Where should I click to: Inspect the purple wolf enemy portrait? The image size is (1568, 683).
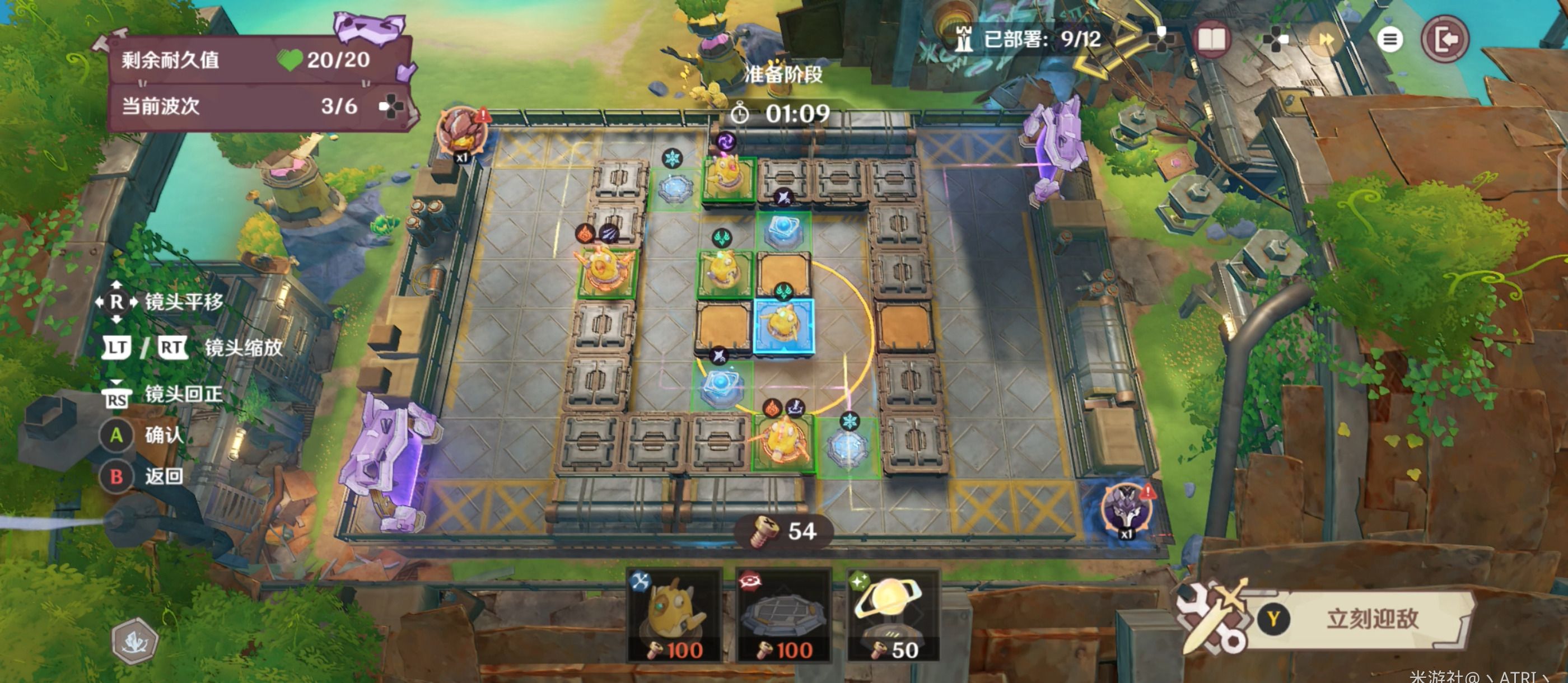(1127, 508)
